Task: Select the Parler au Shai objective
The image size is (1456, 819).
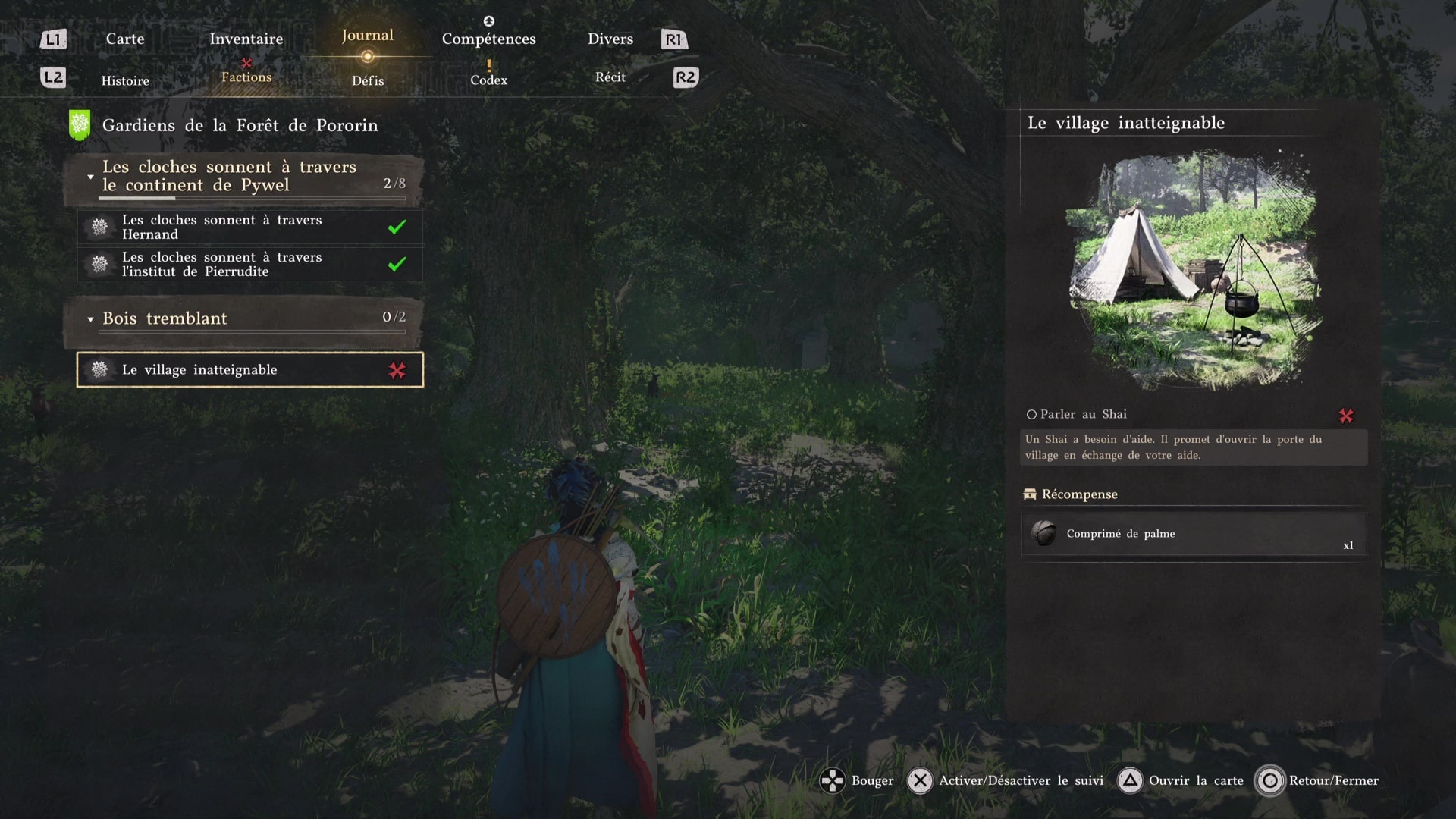Action: (1083, 414)
